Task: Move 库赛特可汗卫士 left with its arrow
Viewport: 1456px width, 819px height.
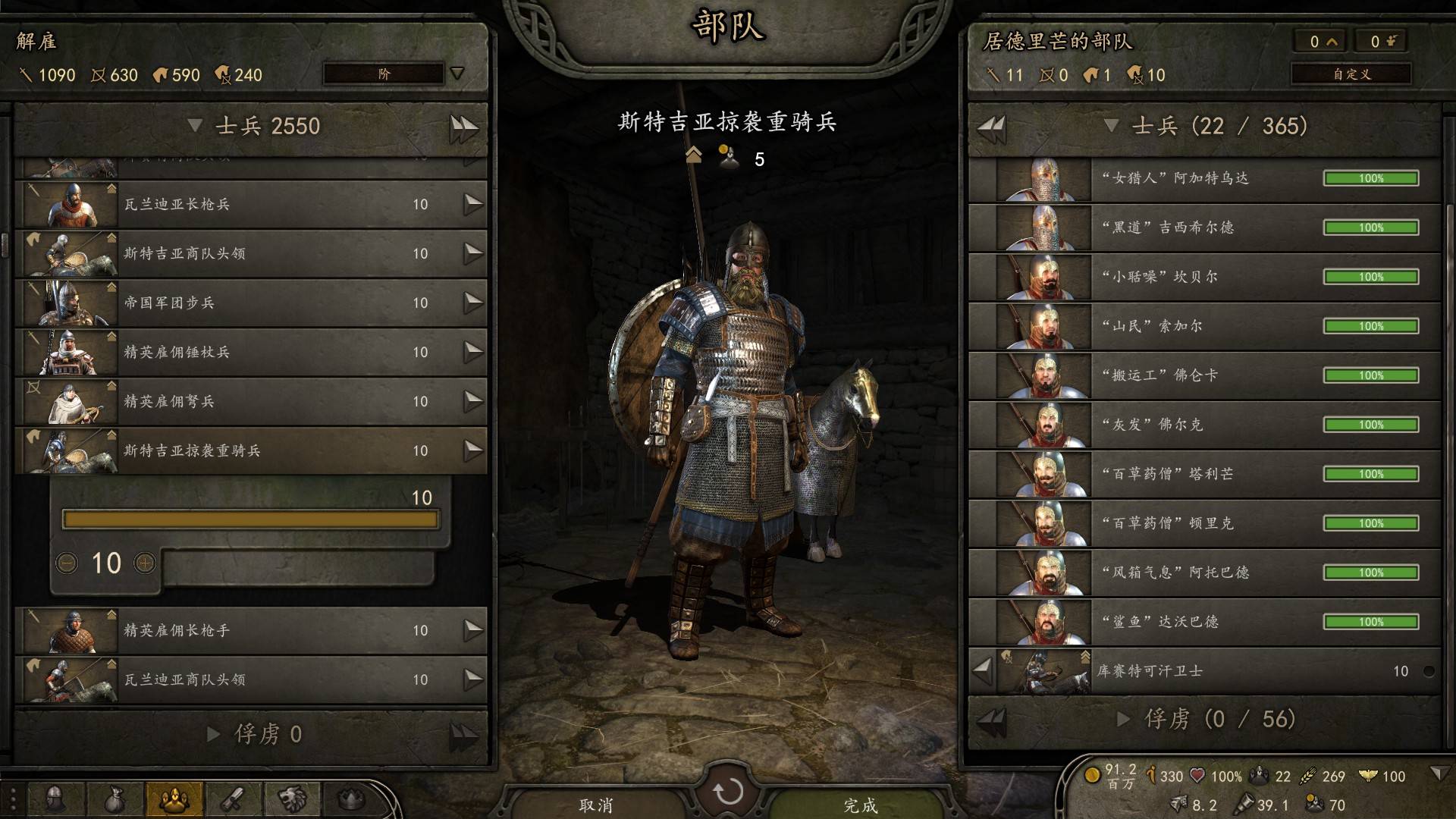Action: click(983, 670)
